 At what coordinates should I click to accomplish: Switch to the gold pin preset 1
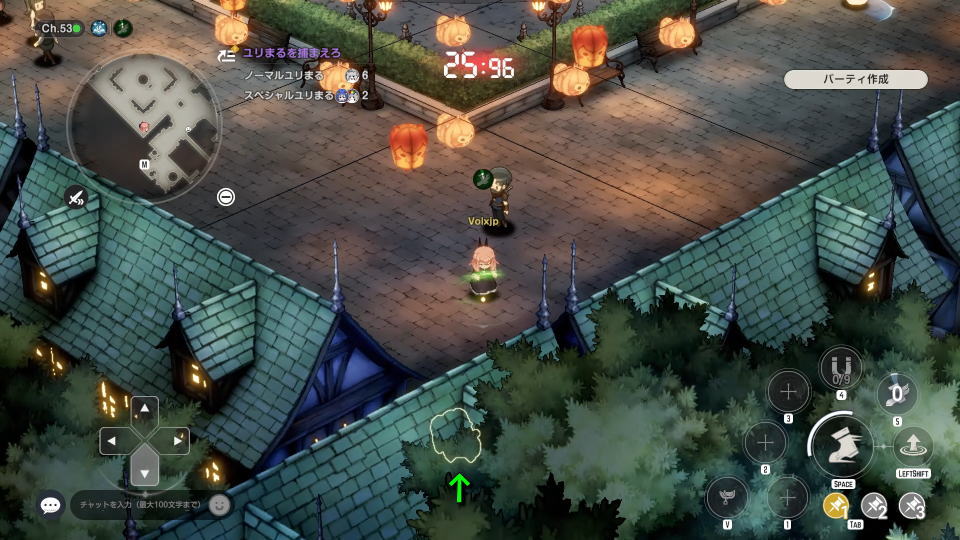(836, 507)
